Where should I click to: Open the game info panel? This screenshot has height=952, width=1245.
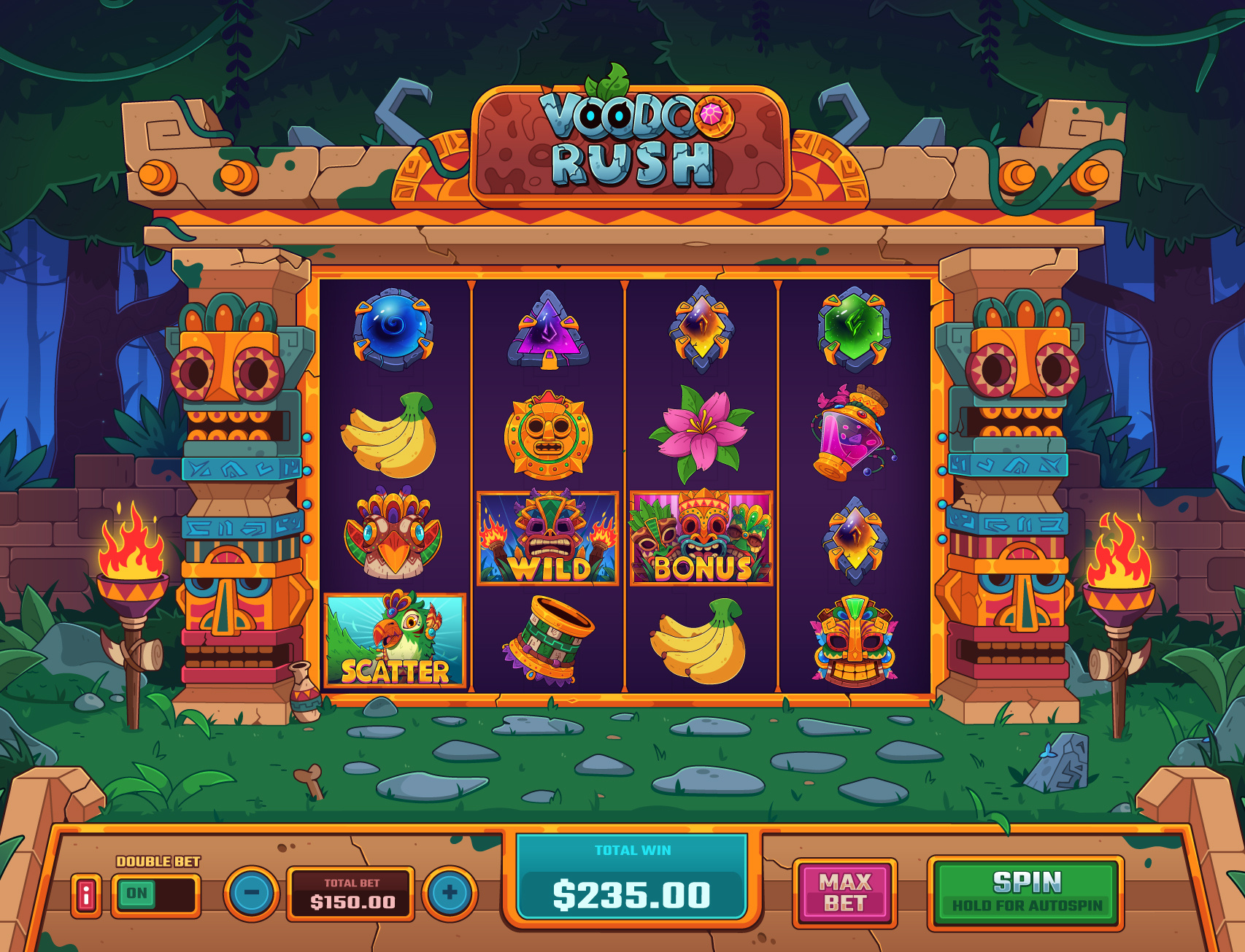(x=85, y=897)
